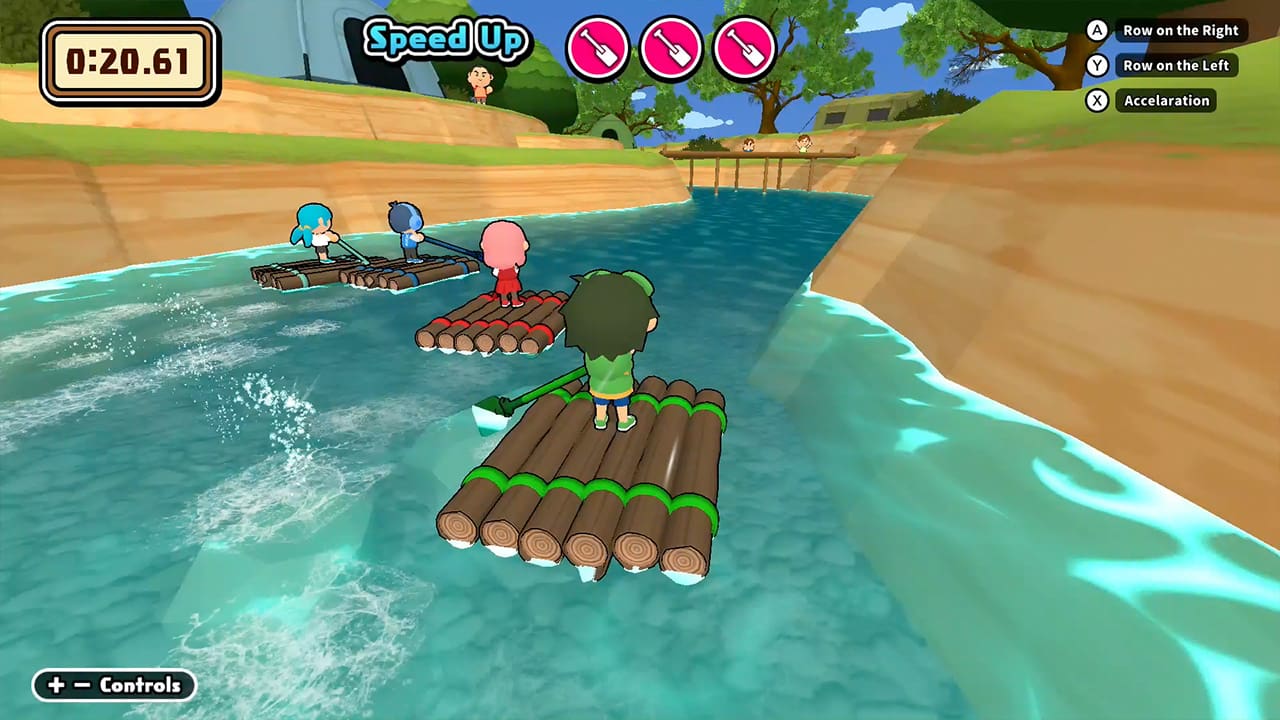Toggle the Accelaration control
The image size is (1280, 720).
coord(1166,100)
